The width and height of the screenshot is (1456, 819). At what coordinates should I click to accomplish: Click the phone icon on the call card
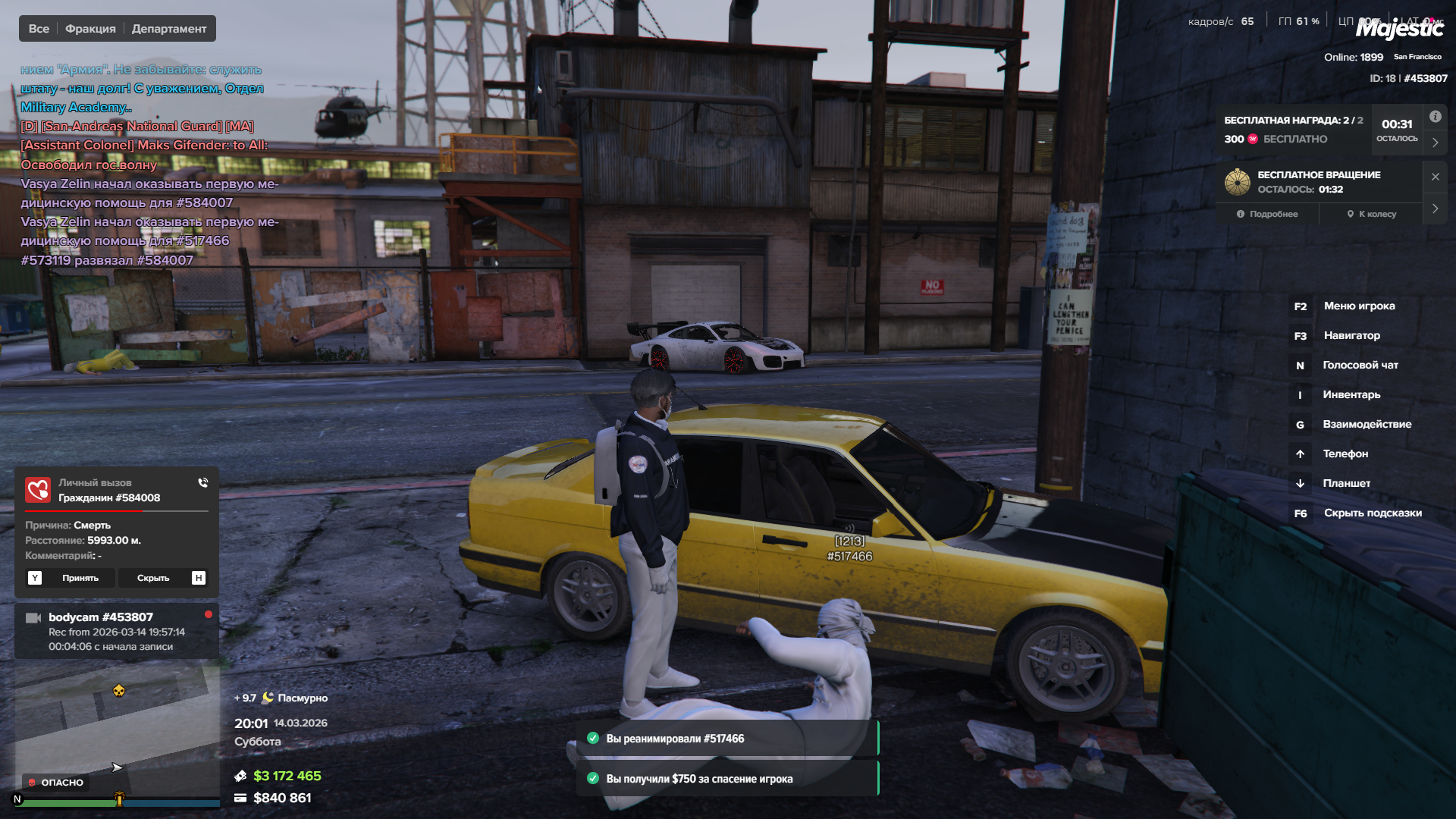[202, 482]
